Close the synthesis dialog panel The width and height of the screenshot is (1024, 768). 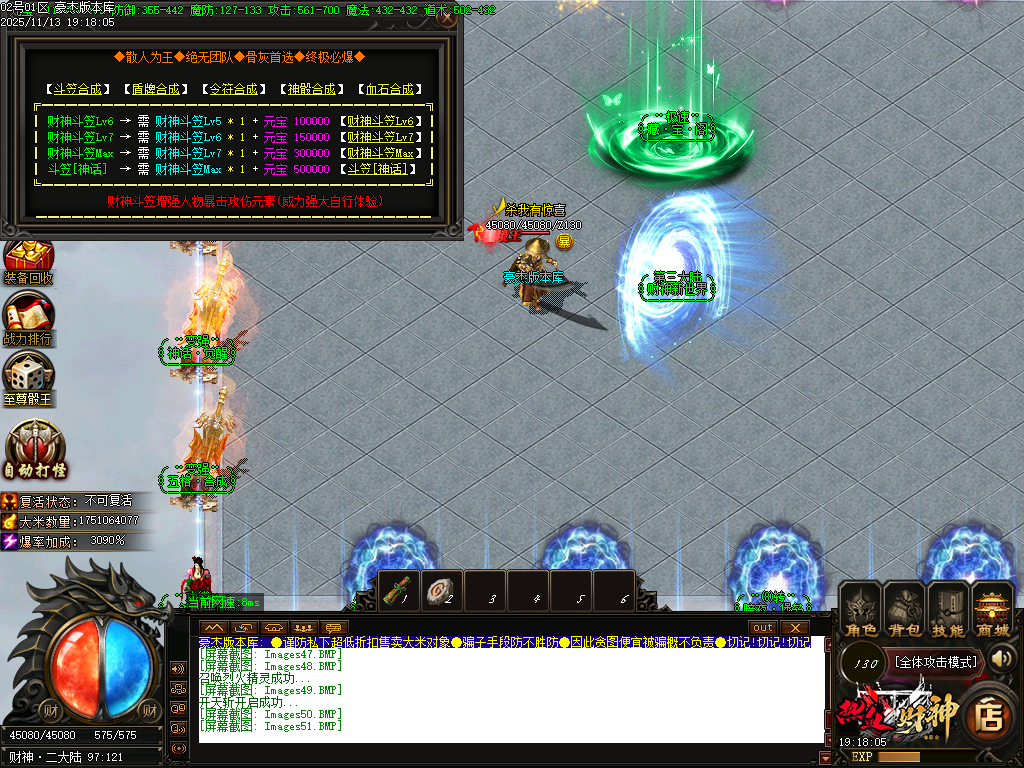pyautogui.click(x=447, y=18)
